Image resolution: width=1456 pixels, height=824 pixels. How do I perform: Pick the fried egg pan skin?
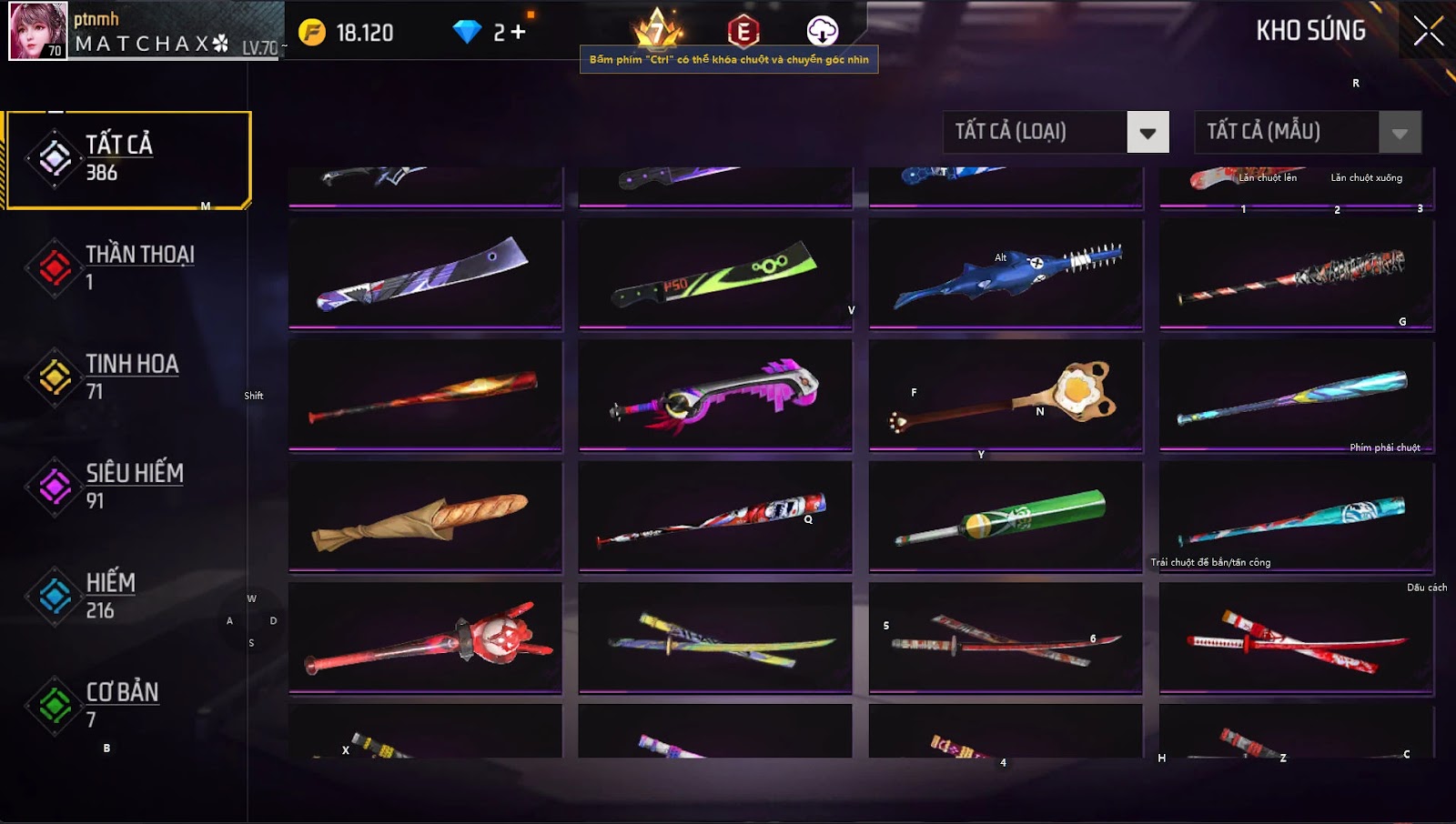1006,396
